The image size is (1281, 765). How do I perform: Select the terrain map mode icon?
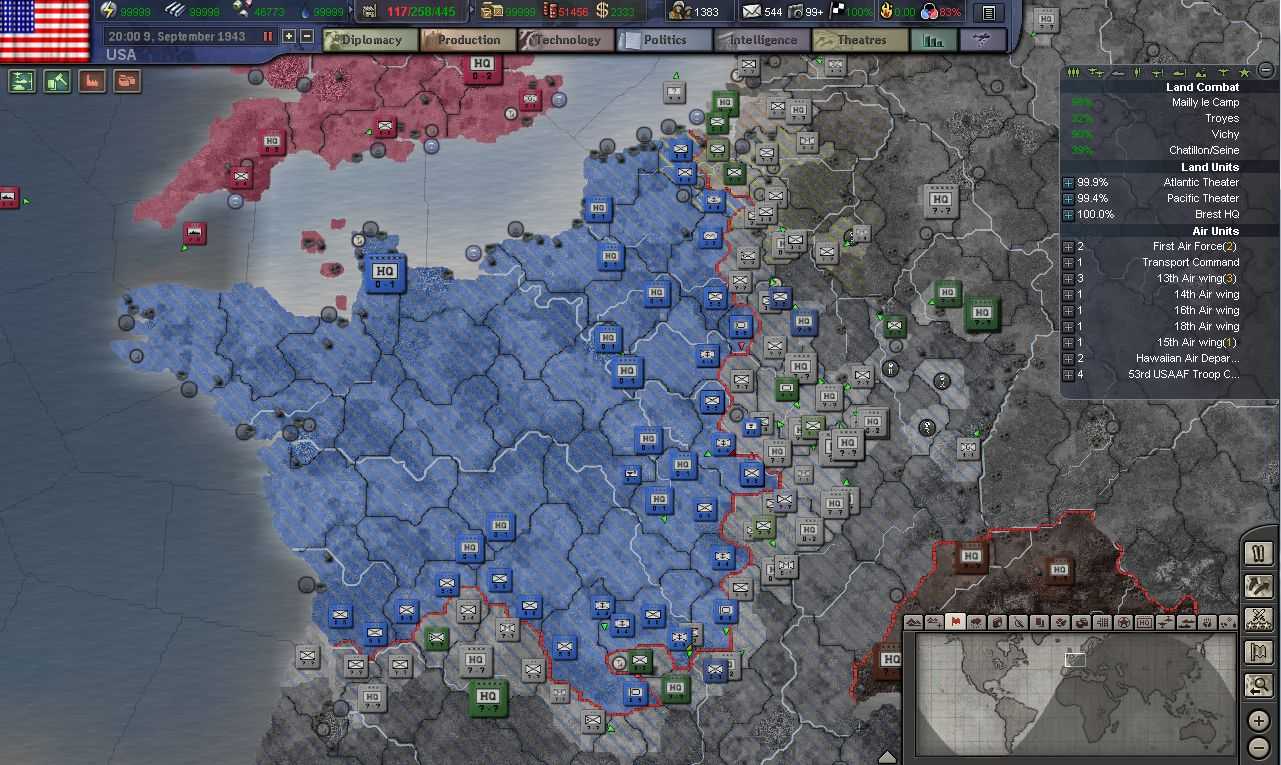pos(912,622)
